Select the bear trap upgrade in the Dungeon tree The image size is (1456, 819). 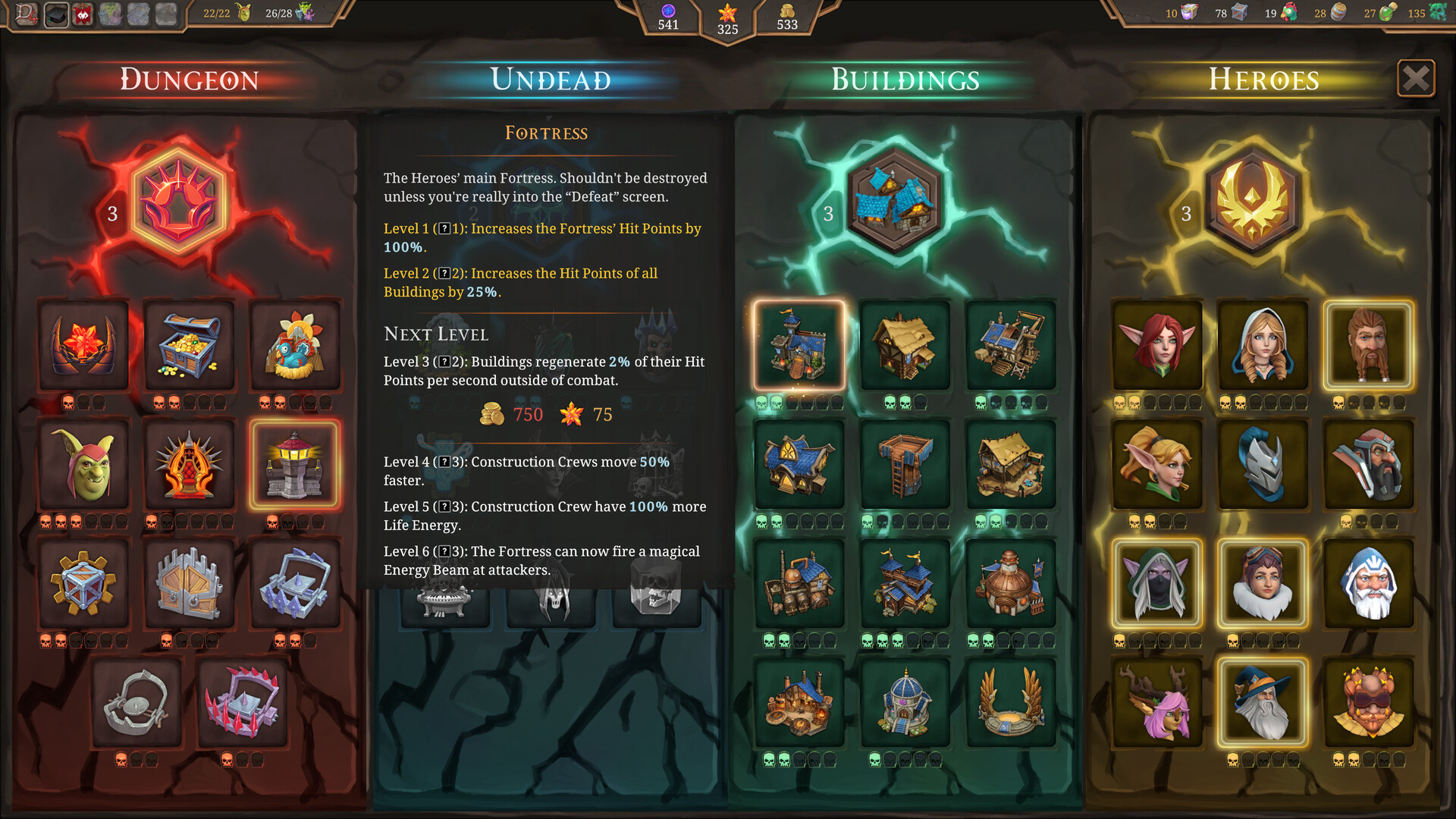pos(136,701)
